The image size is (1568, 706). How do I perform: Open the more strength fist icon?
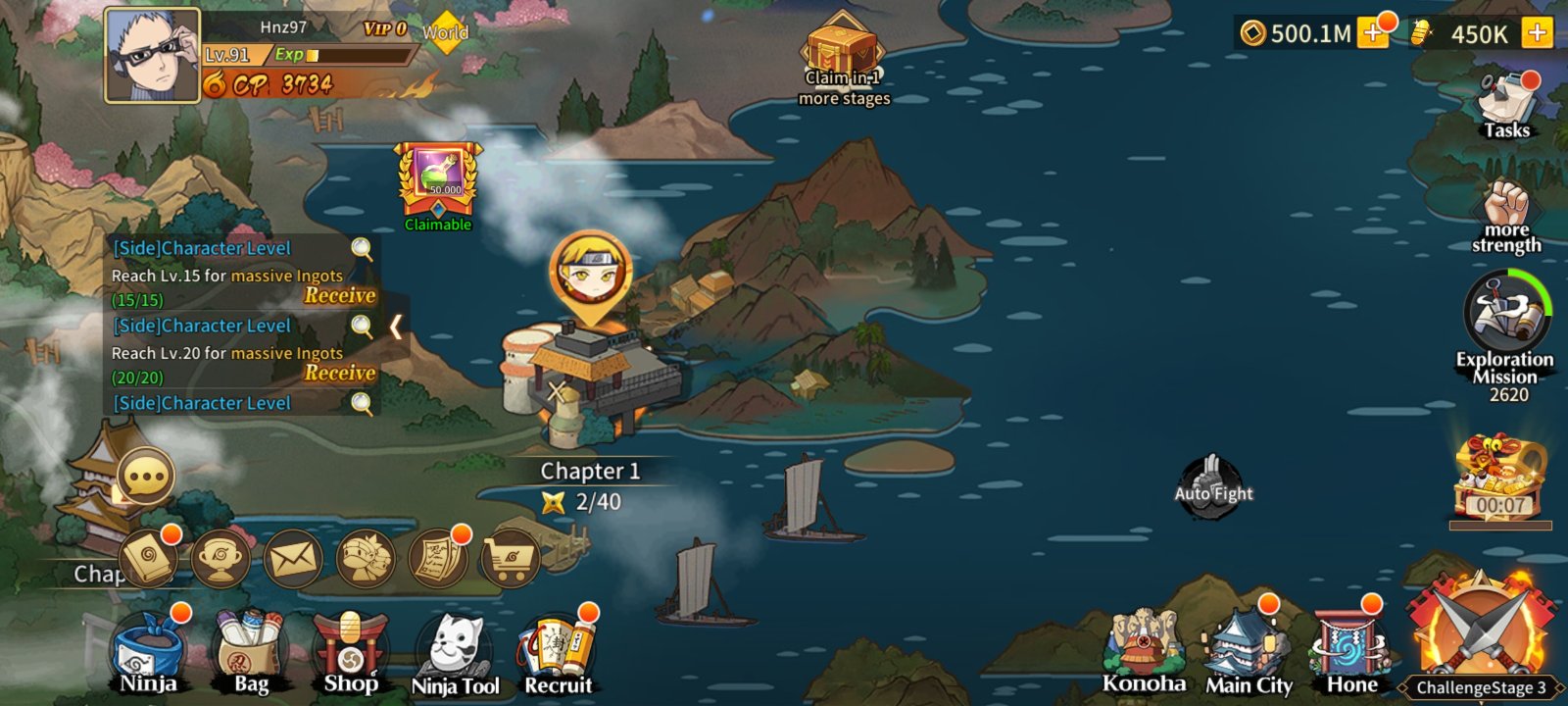1506,216
